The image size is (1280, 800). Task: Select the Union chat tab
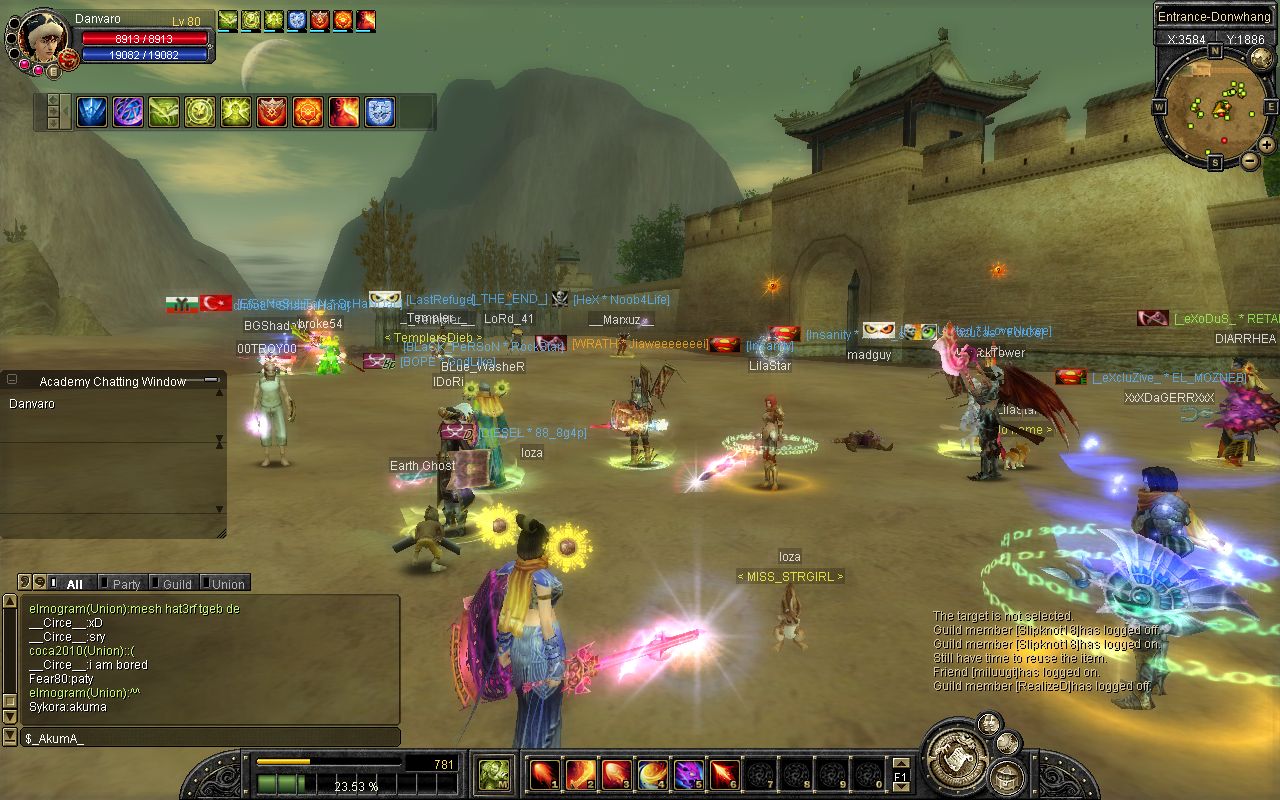(226, 584)
